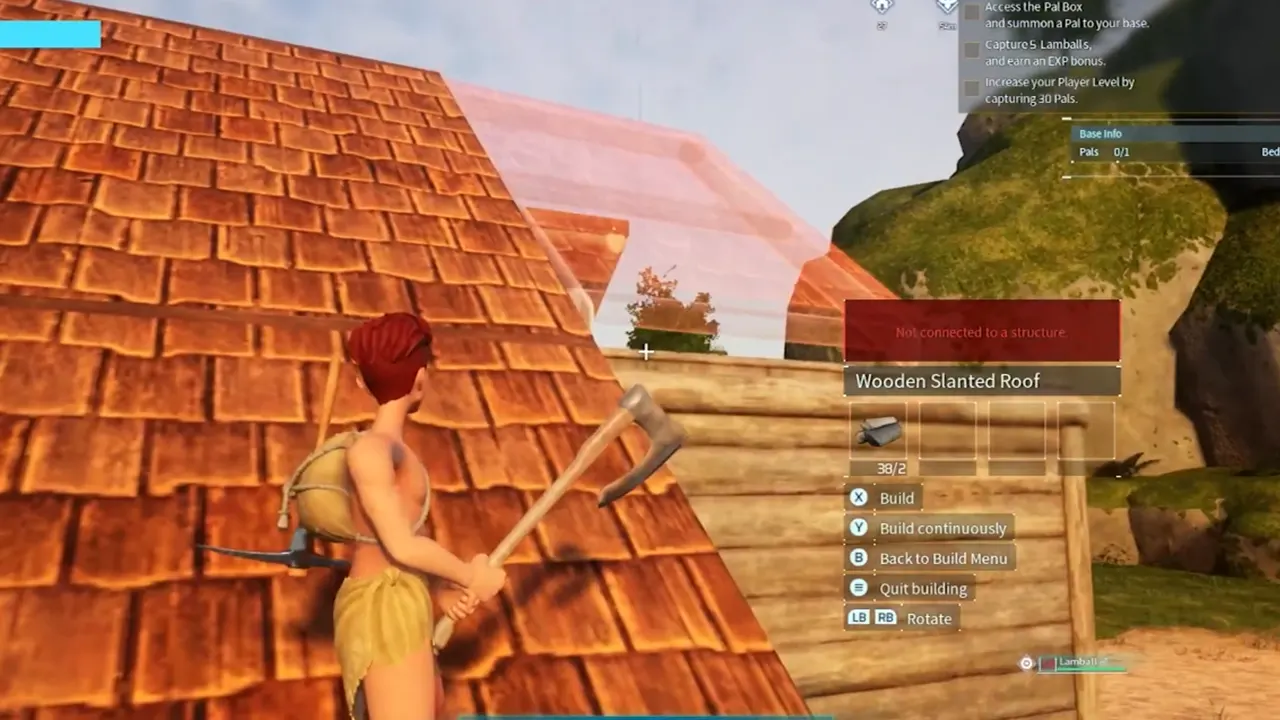Click the LB rotate bumper icon
This screenshot has height=720, width=1280.
point(858,618)
